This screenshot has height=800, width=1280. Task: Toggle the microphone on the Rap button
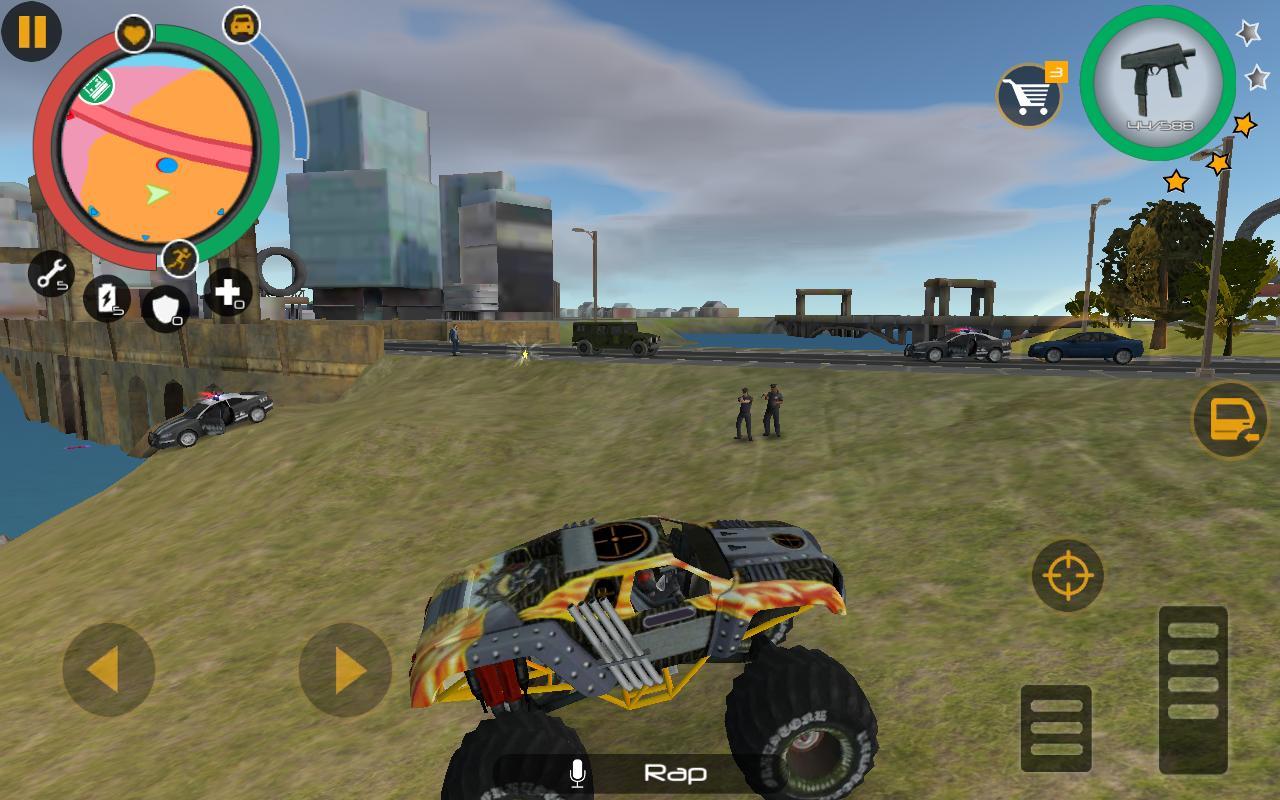577,772
